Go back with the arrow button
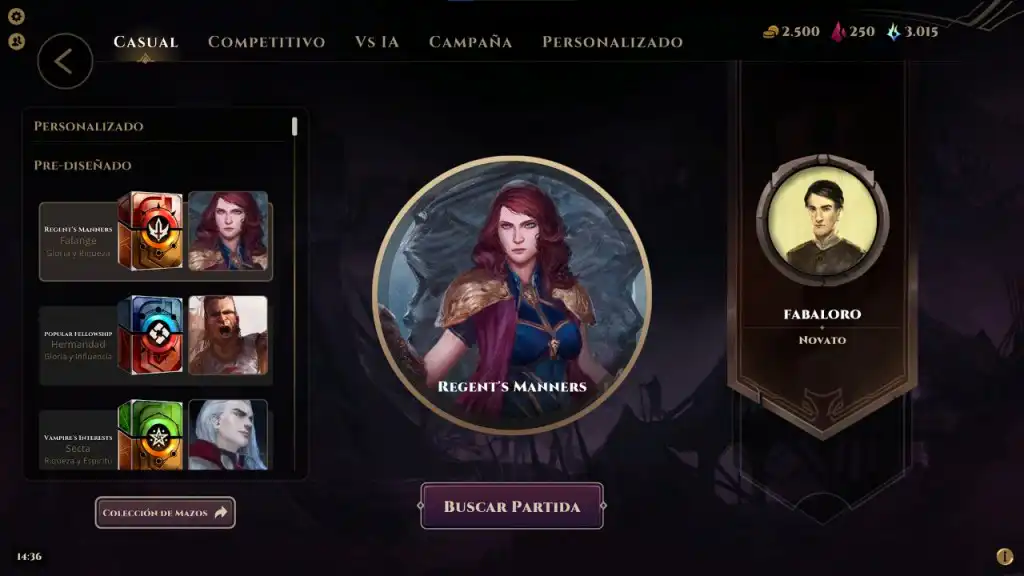1024x576 pixels. tap(65, 61)
